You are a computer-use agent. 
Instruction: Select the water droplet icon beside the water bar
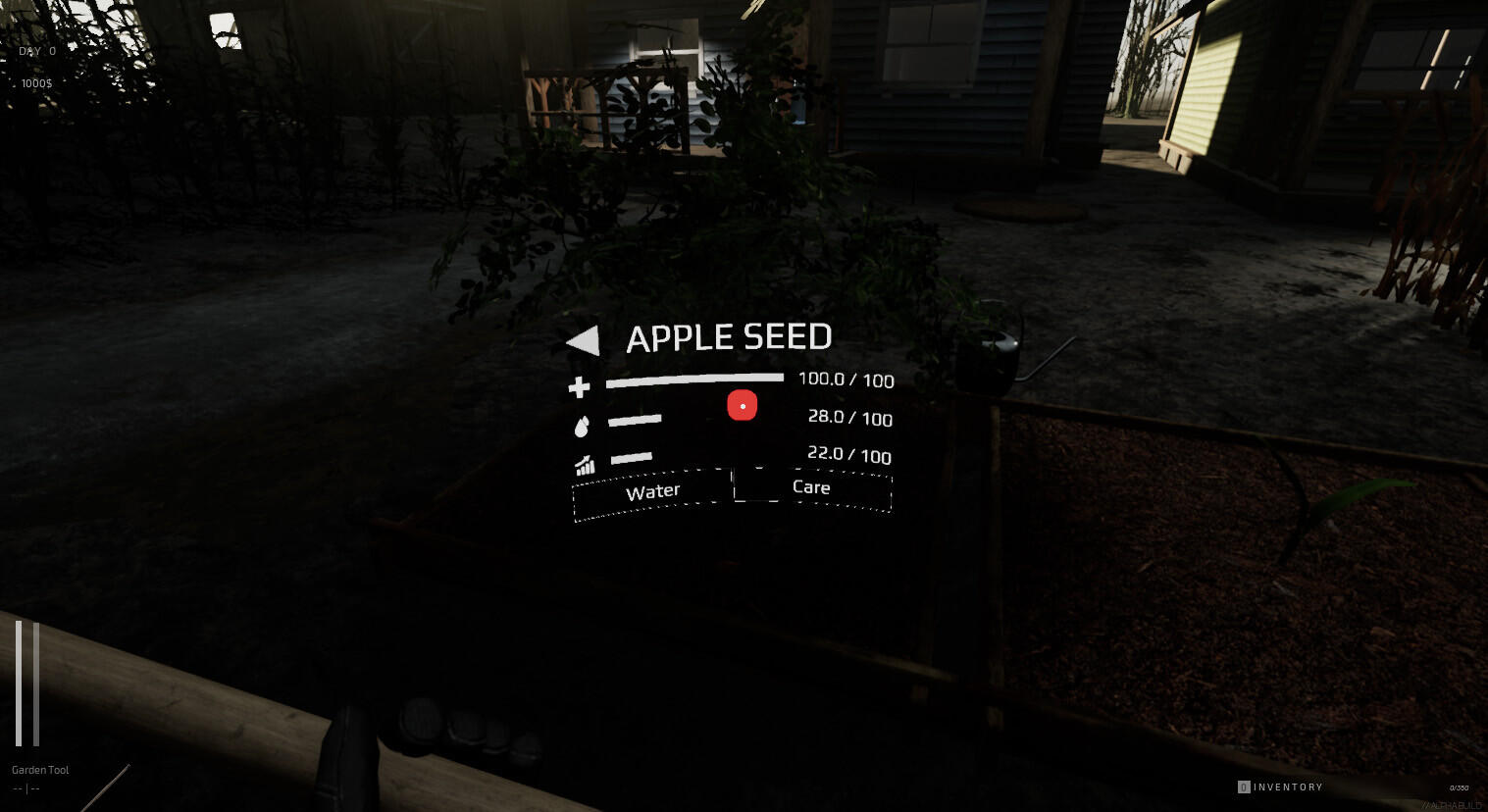(x=584, y=426)
